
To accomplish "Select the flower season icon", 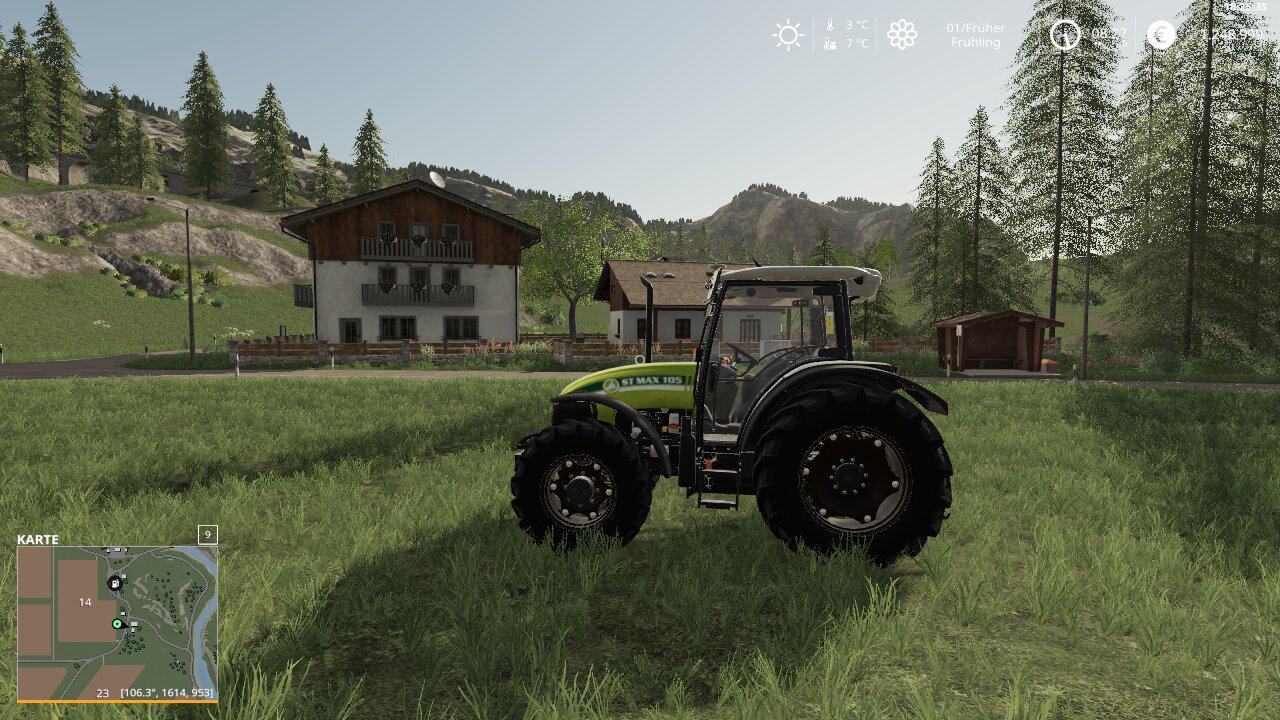I will [902, 35].
